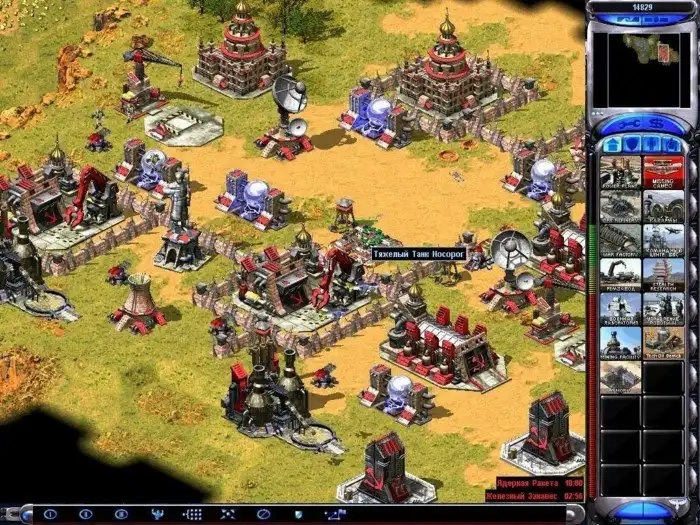
Task: Select the Command Center build icon
Action: coord(662,239)
